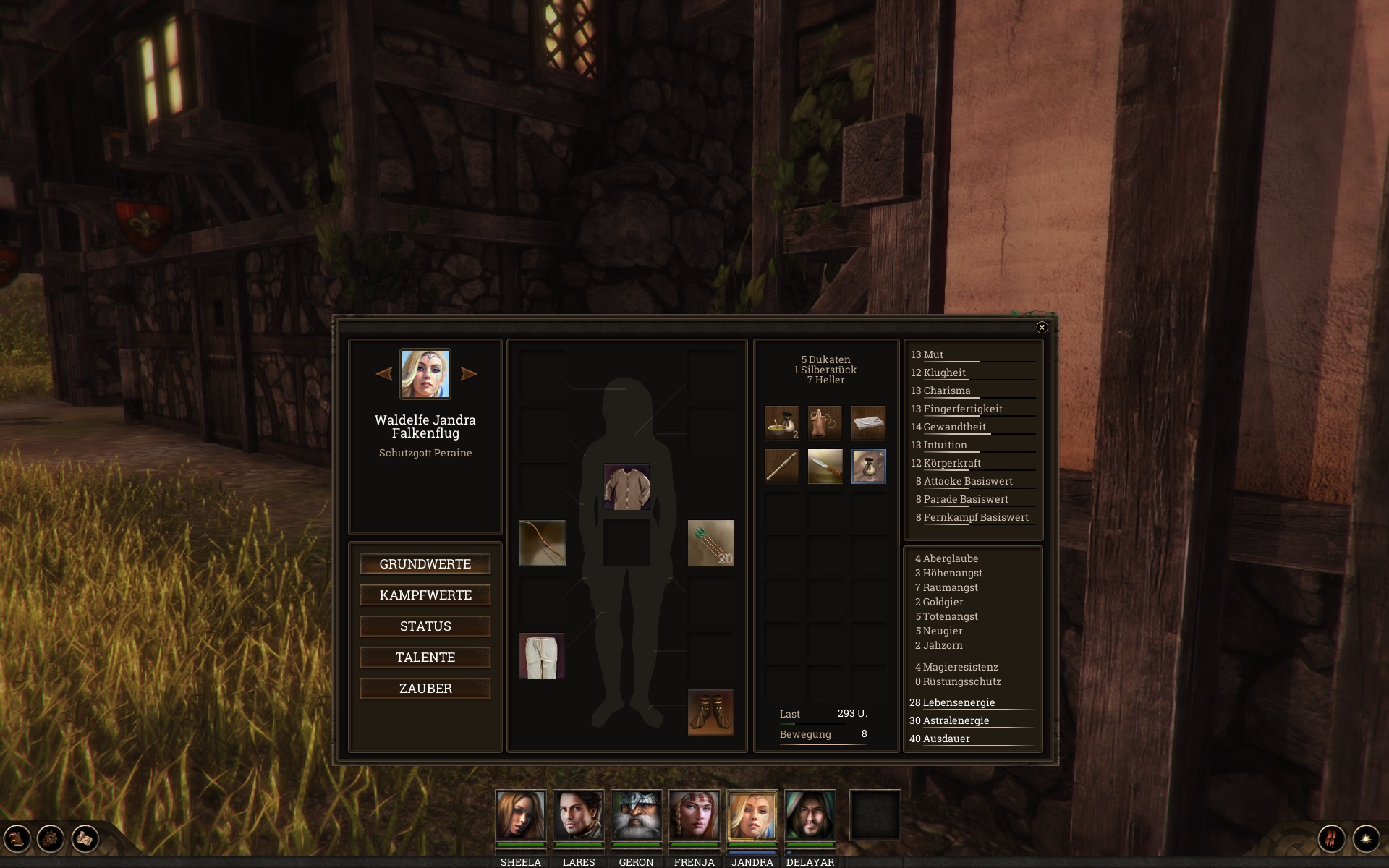
Task: Select the equipped shirt on the torso
Action: click(626, 487)
